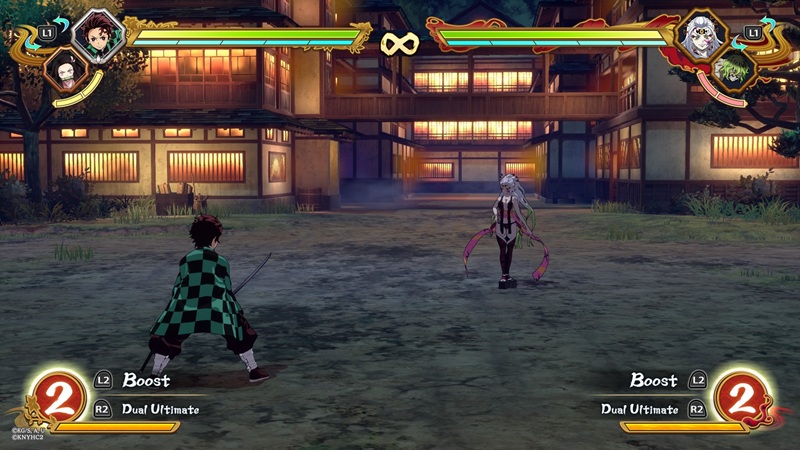The width and height of the screenshot is (800, 450).
Task: Activate the opponent's Boost skill
Action: [x=654, y=380]
